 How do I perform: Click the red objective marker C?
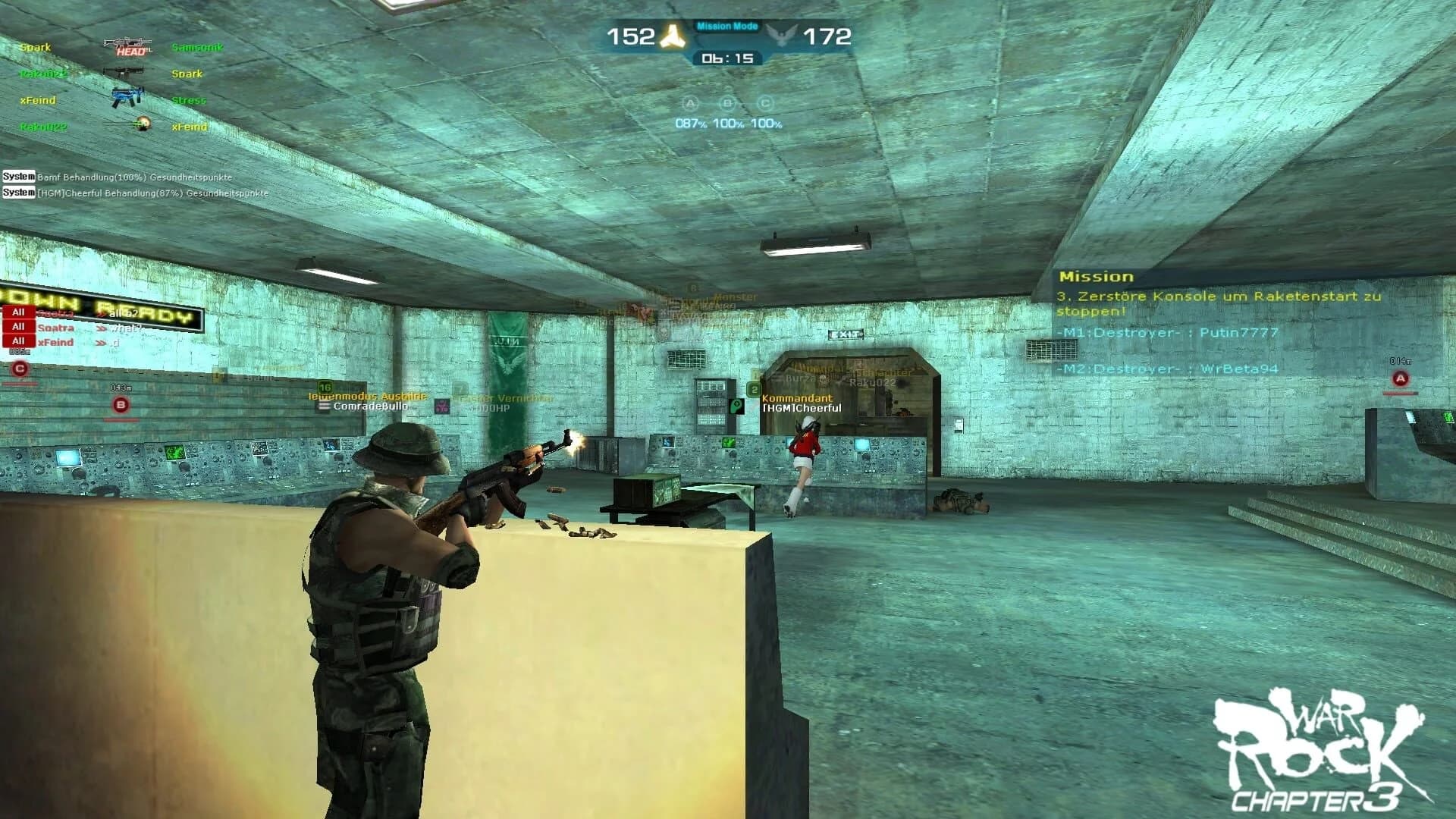point(19,366)
